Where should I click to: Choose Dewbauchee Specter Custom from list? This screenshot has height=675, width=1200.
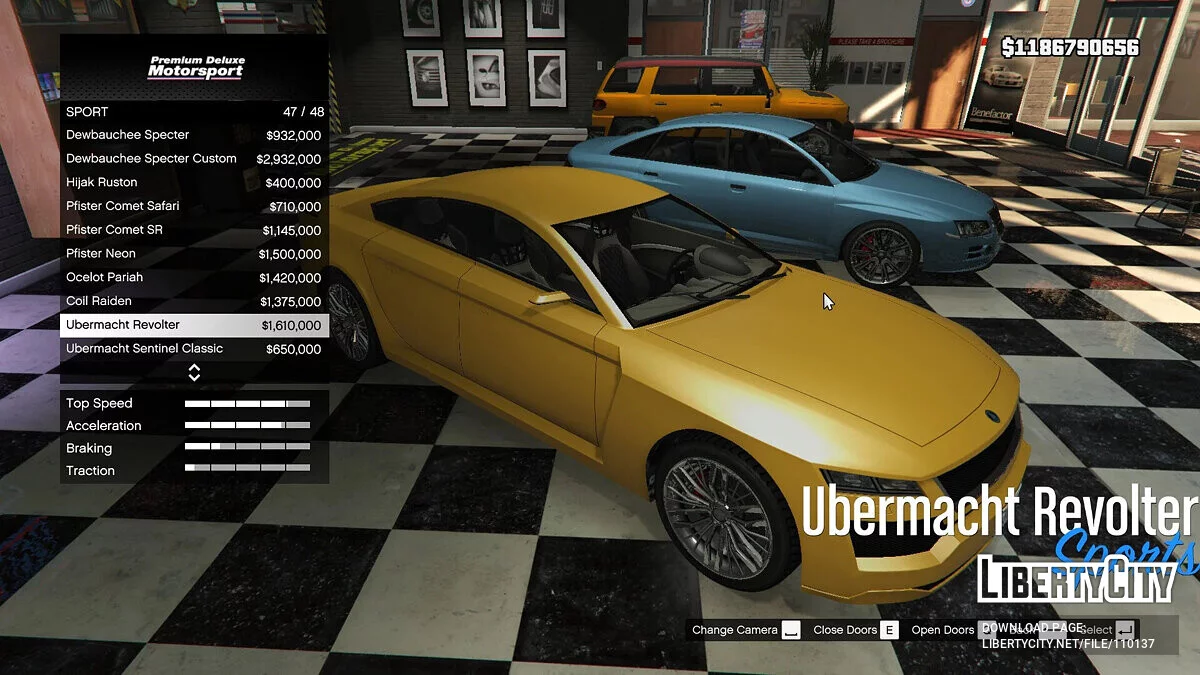[x=194, y=159]
